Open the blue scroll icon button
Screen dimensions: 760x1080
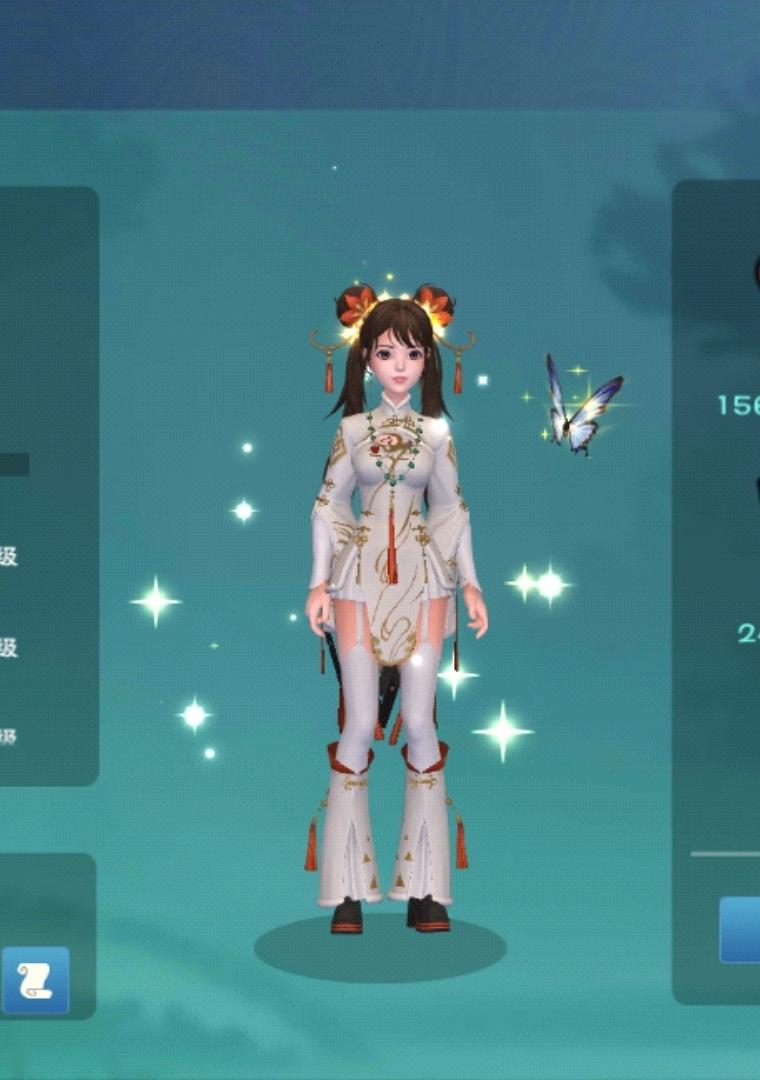click(36, 980)
